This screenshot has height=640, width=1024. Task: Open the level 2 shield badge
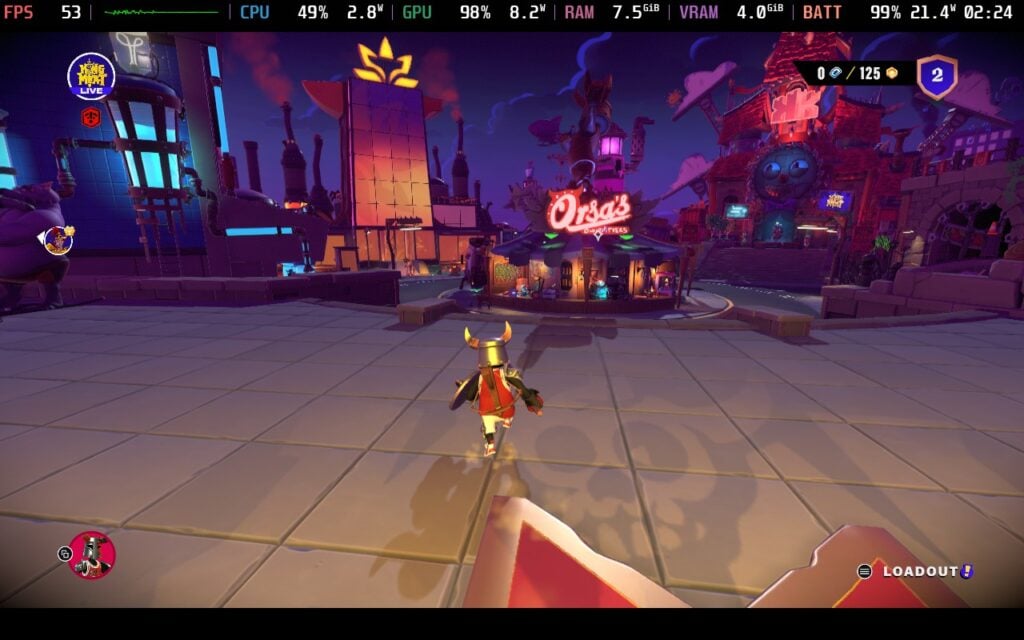(937, 76)
